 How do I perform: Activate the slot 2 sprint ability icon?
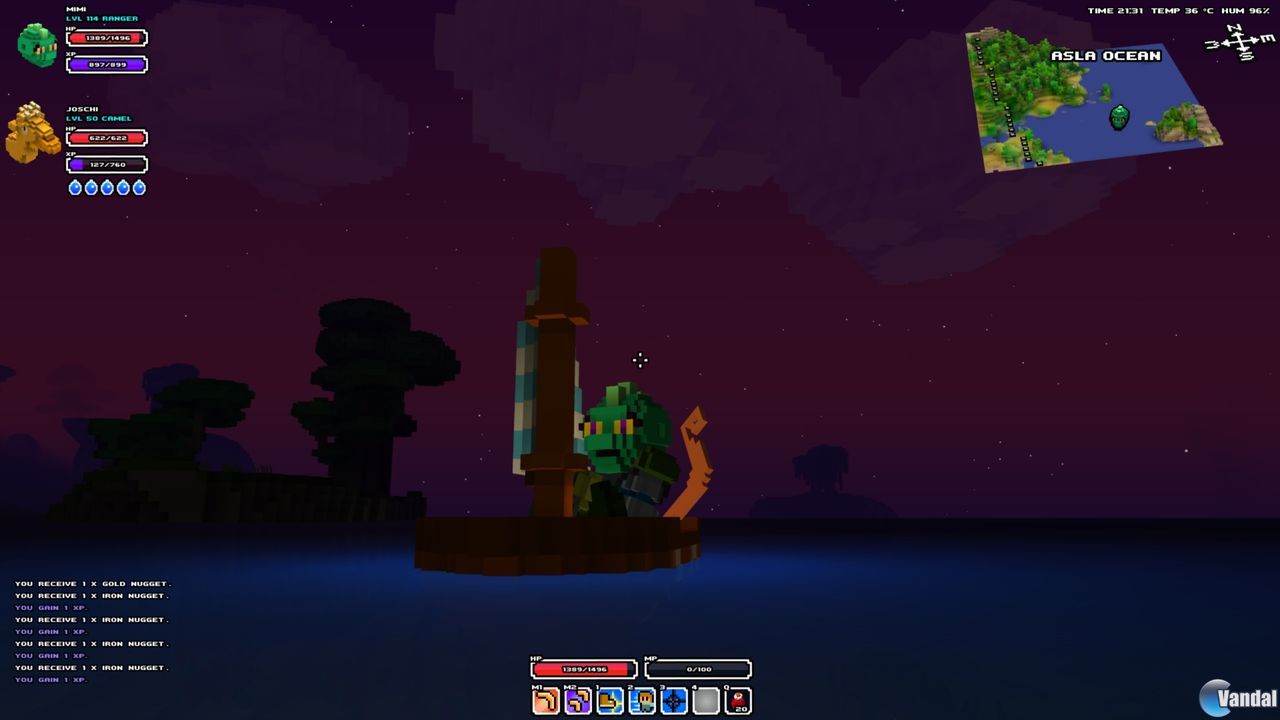tap(641, 700)
